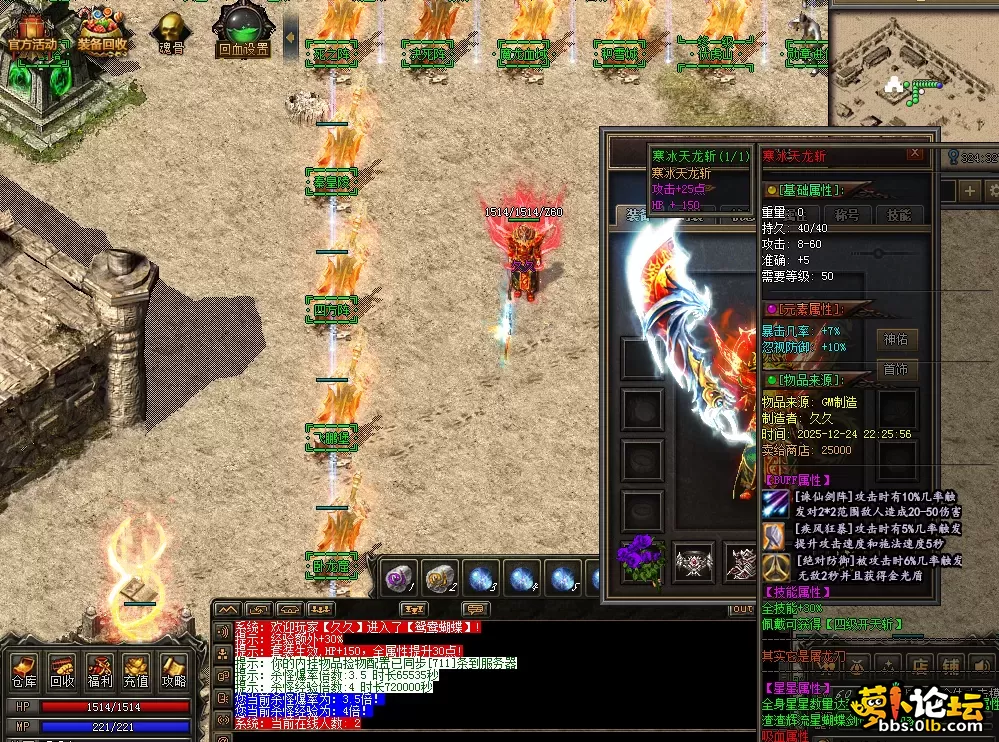The image size is (999, 742).
Task: Open the 回收 recycle button
Action: [62, 670]
